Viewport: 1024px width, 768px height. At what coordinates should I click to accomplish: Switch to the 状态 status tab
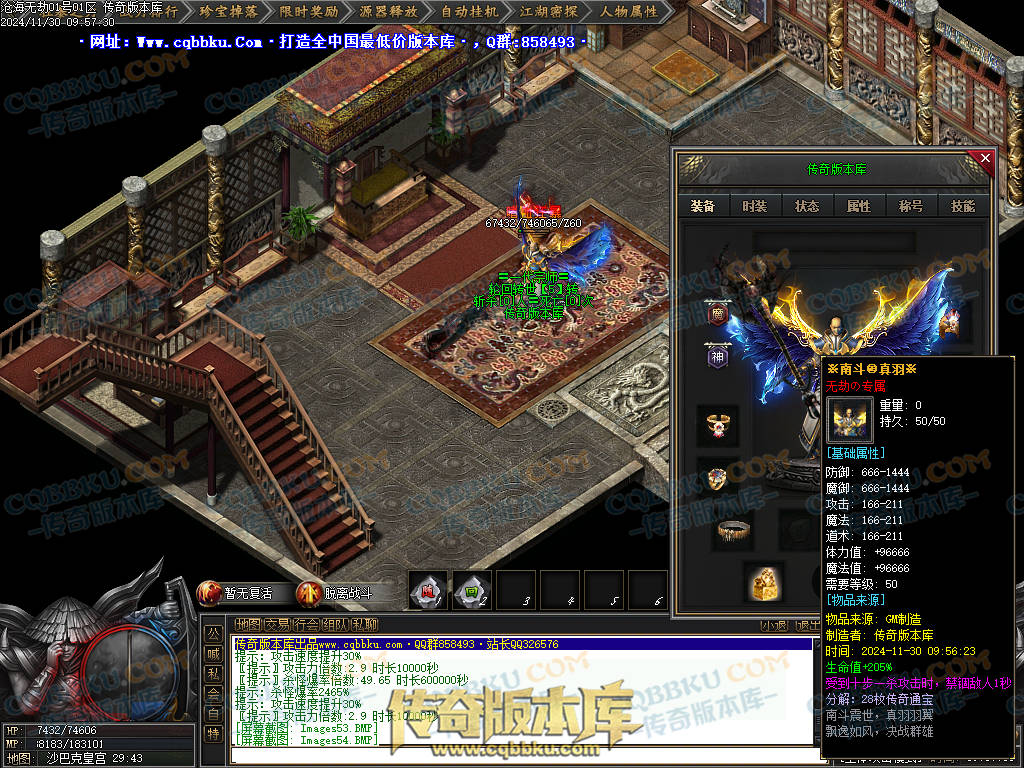(x=807, y=206)
